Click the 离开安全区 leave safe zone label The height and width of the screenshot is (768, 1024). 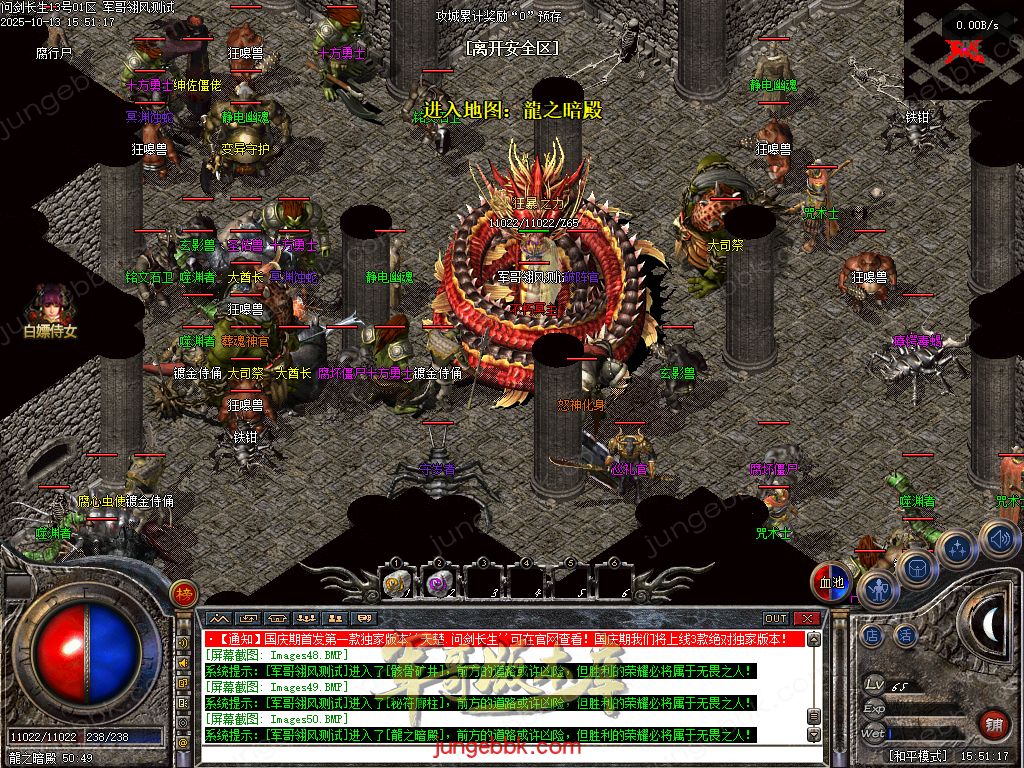[x=511, y=47]
